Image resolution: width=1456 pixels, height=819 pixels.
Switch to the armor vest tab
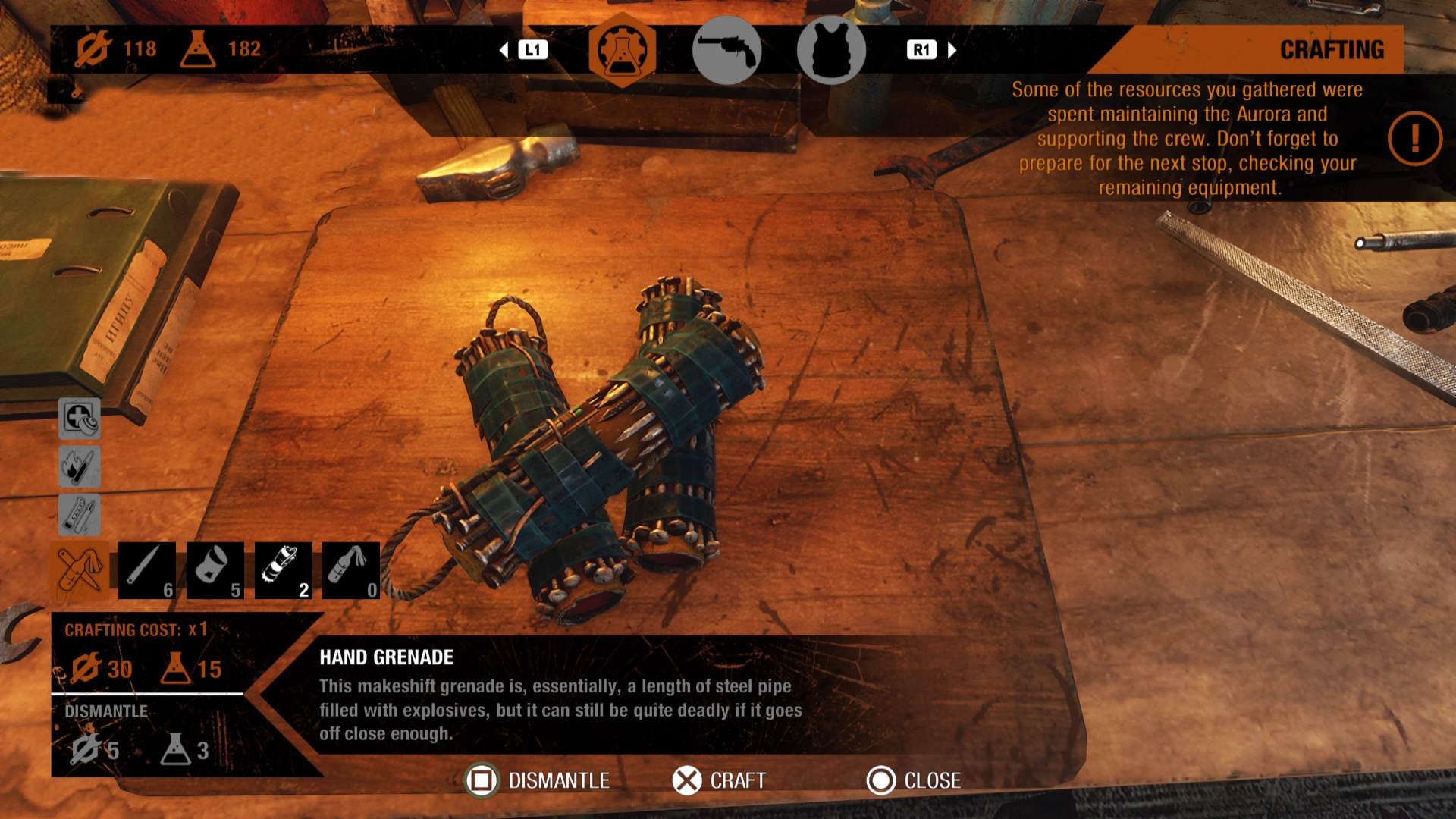point(831,50)
